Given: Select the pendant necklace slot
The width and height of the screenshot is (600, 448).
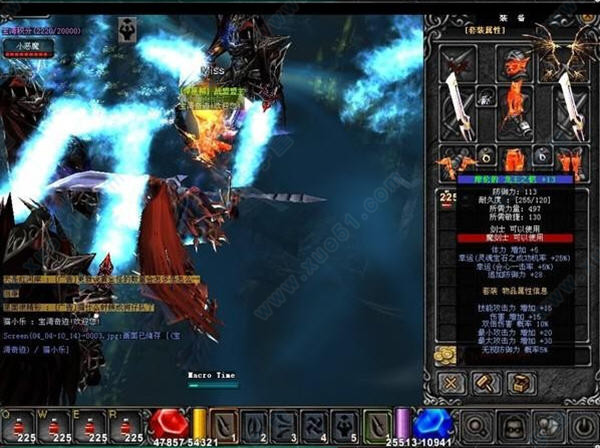Looking at the screenshot, I should tap(487, 97).
